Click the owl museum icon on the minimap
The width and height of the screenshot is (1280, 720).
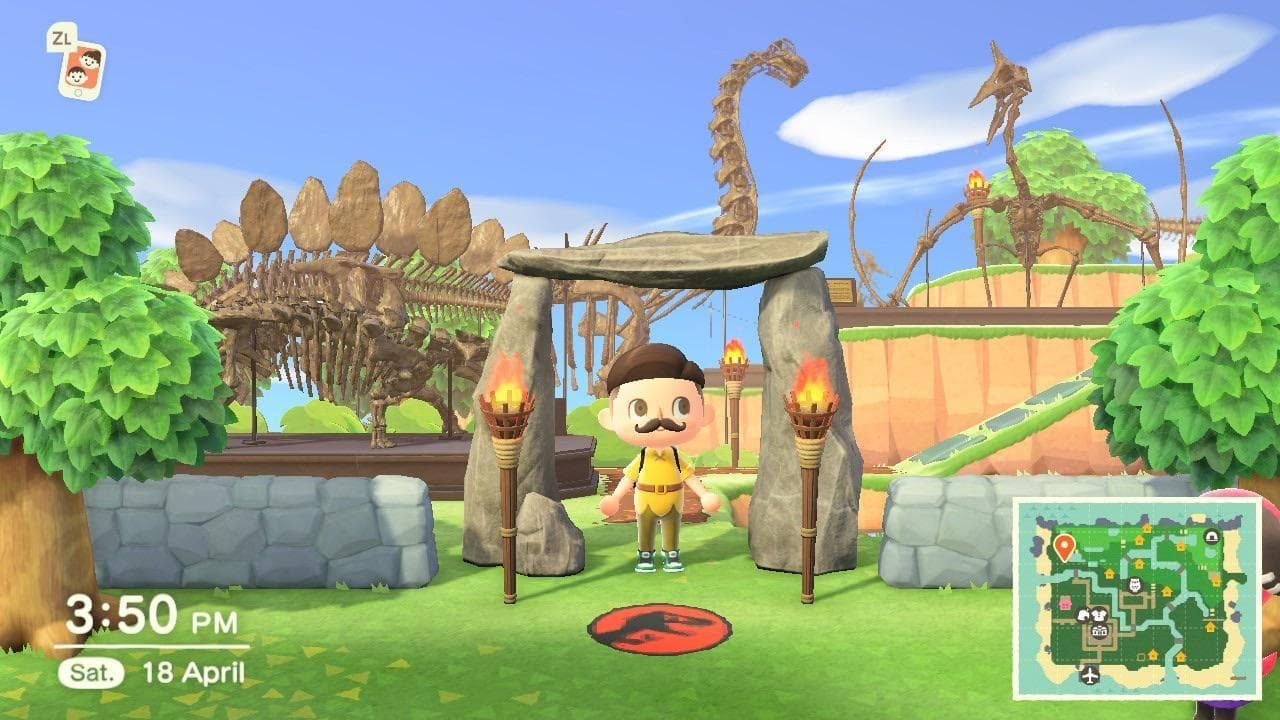[1134, 583]
